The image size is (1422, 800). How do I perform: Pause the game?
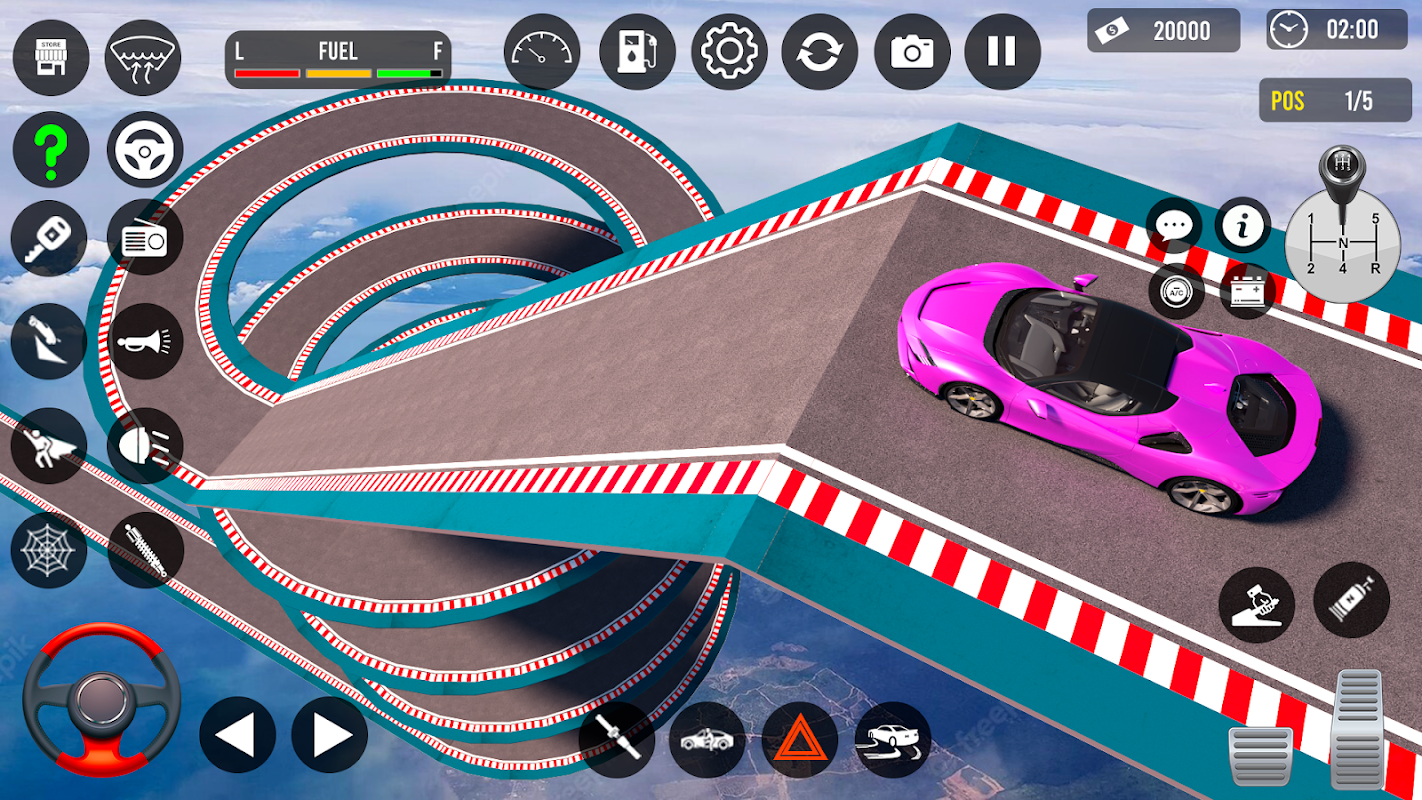pos(1002,52)
